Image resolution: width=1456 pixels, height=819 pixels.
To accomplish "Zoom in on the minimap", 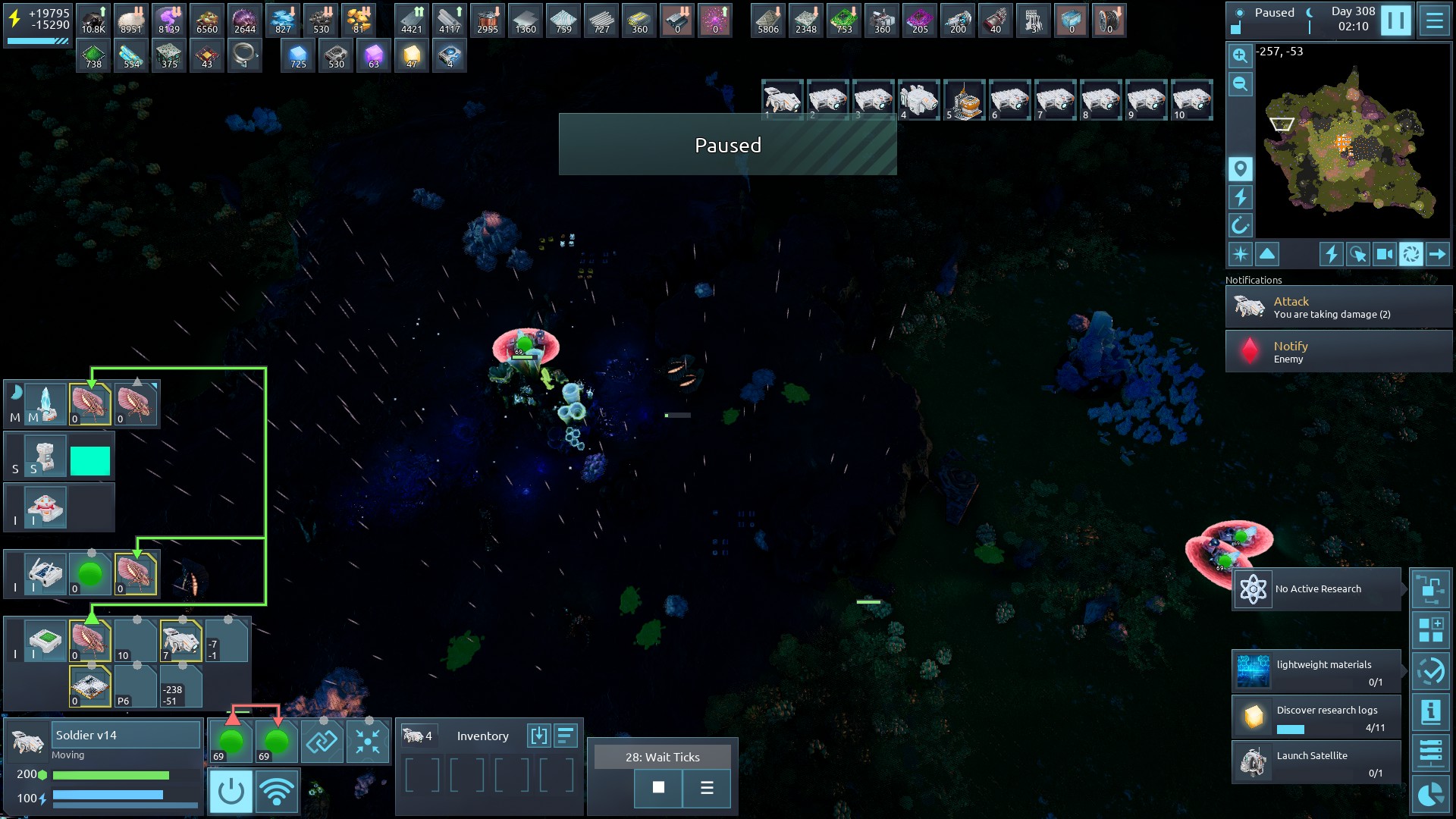I will click(x=1240, y=56).
